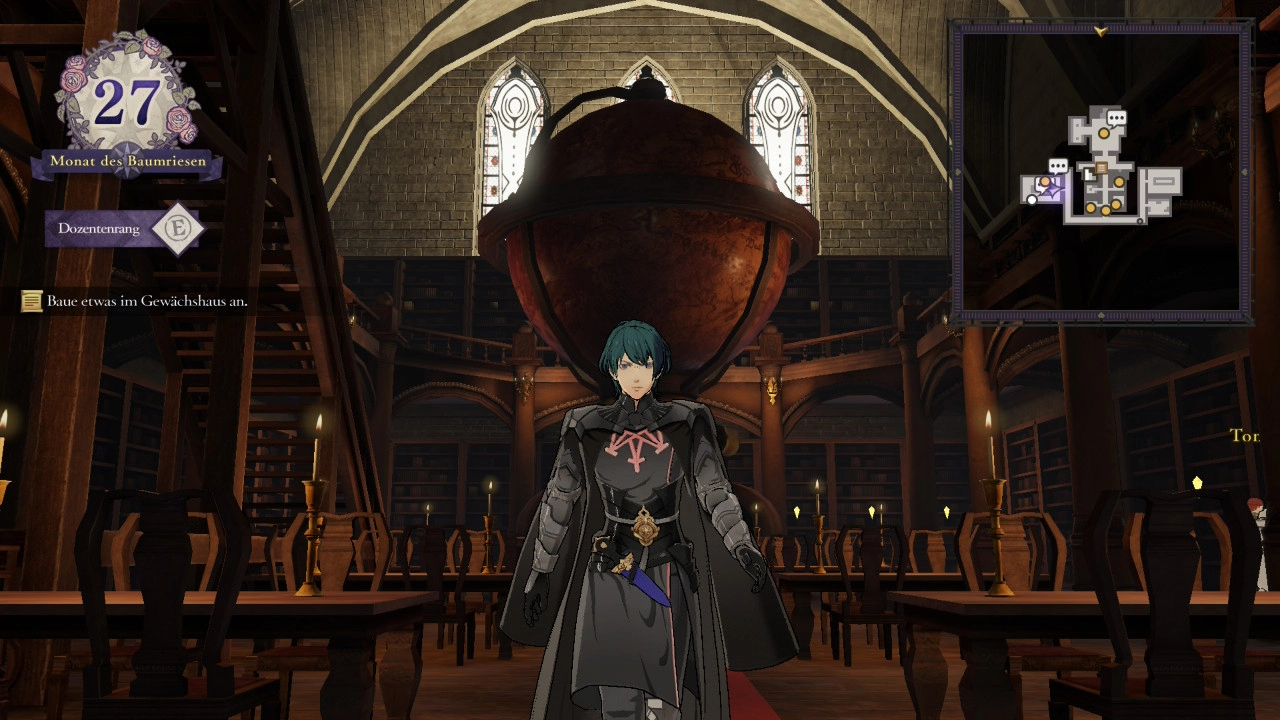This screenshot has height=720, width=1280.
Task: Open the monastery minimap
Action: tap(1101, 173)
